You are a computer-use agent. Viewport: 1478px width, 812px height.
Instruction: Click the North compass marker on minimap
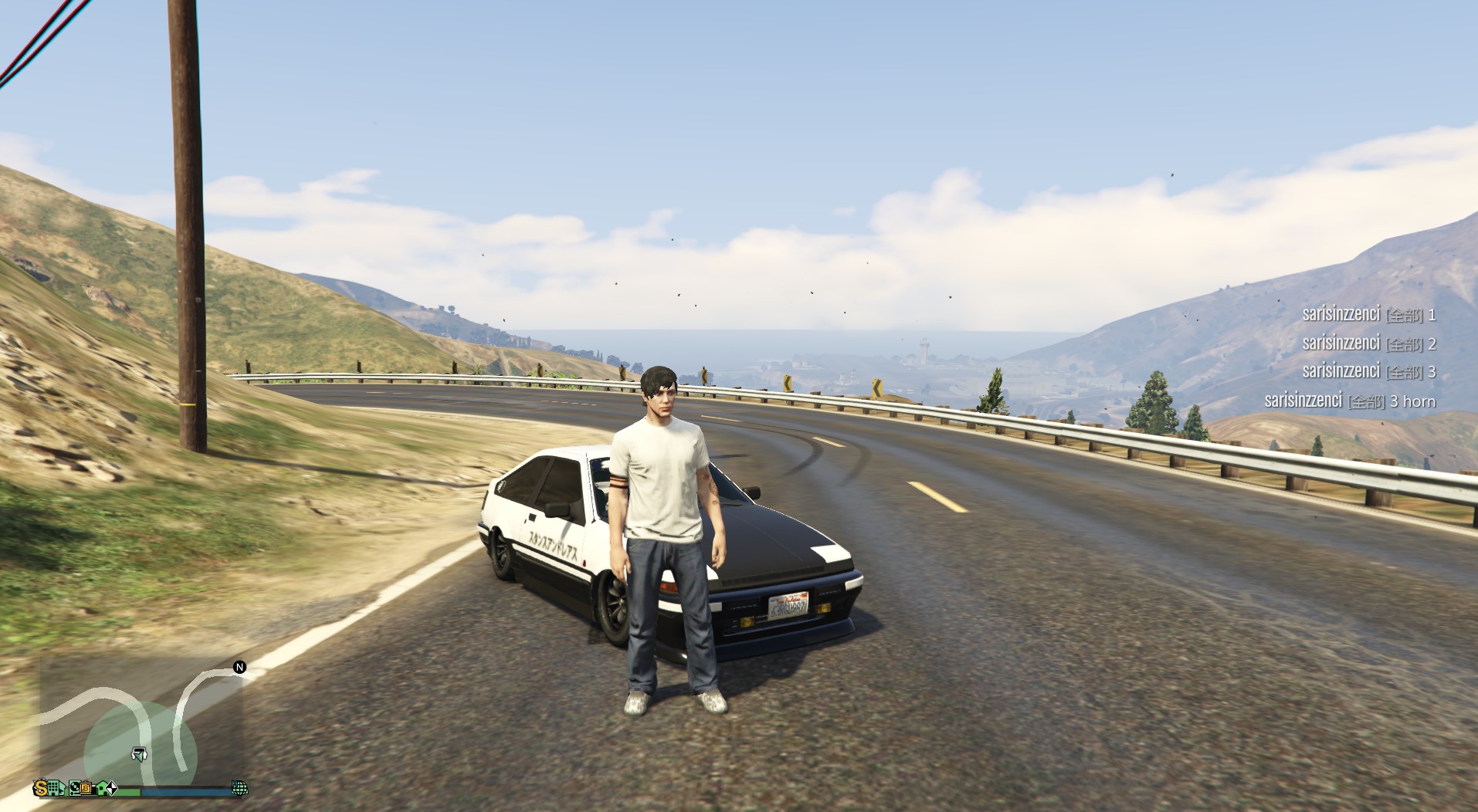point(239,667)
